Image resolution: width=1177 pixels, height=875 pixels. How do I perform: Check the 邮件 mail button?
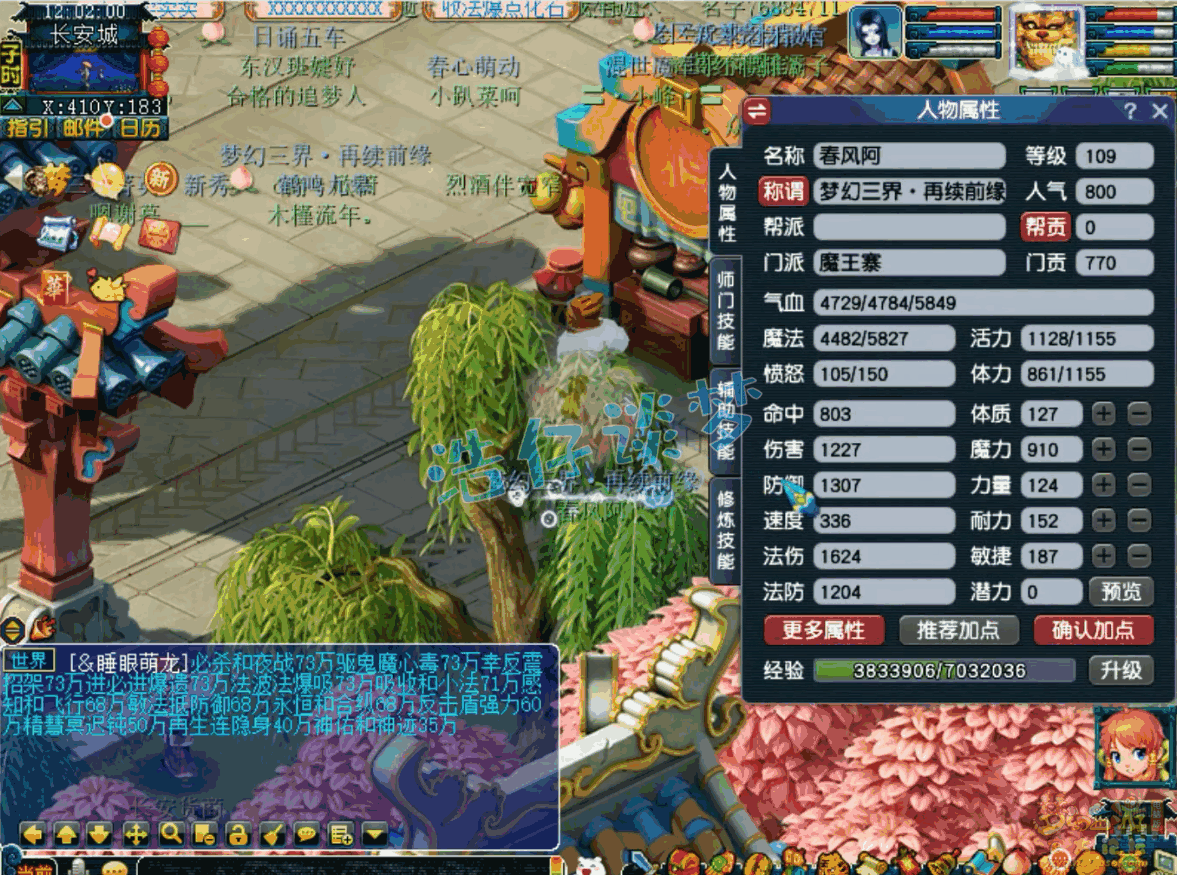[x=83, y=127]
